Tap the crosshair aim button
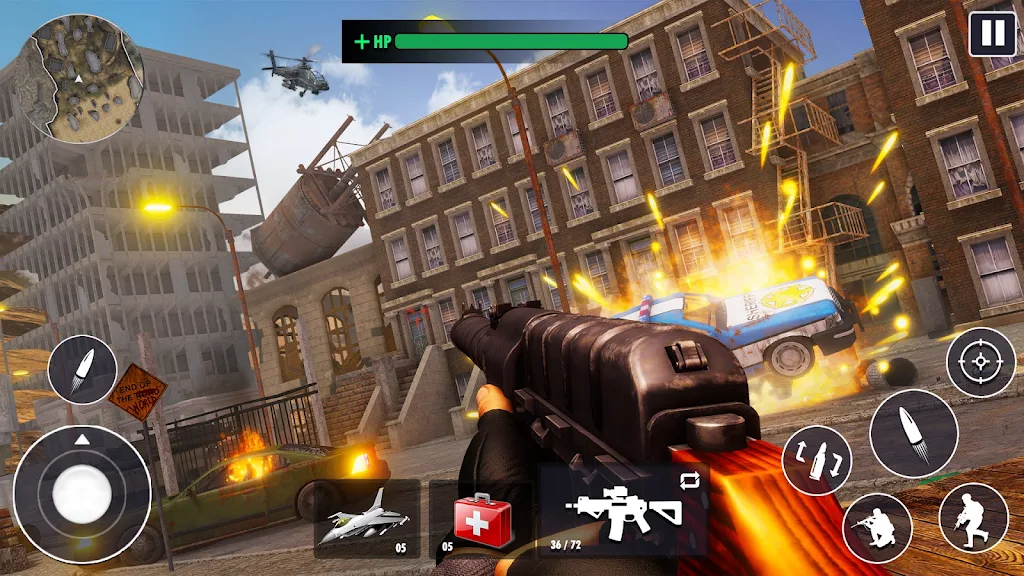Screen dimensions: 1024x576 pyautogui.click(x=980, y=362)
